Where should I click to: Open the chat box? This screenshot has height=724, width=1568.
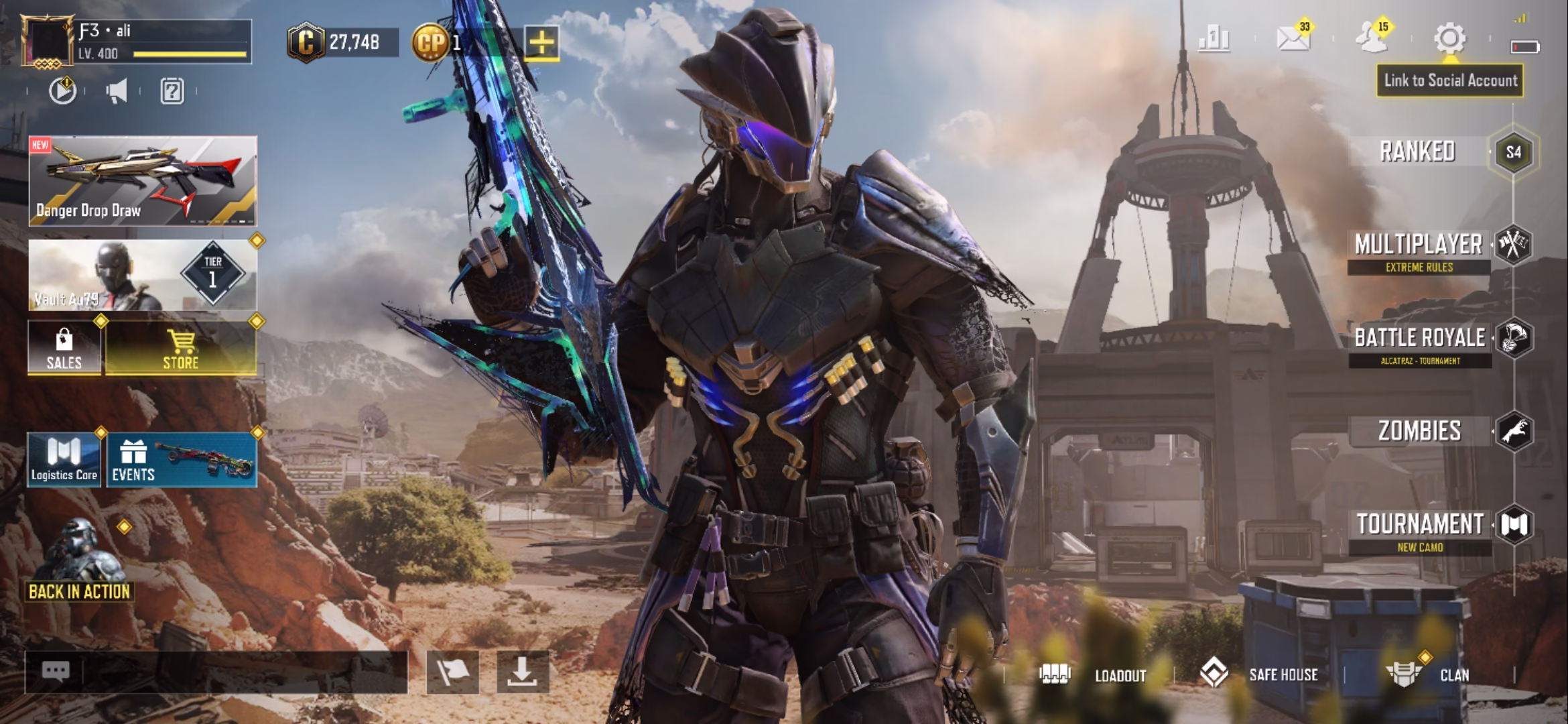(x=216, y=672)
